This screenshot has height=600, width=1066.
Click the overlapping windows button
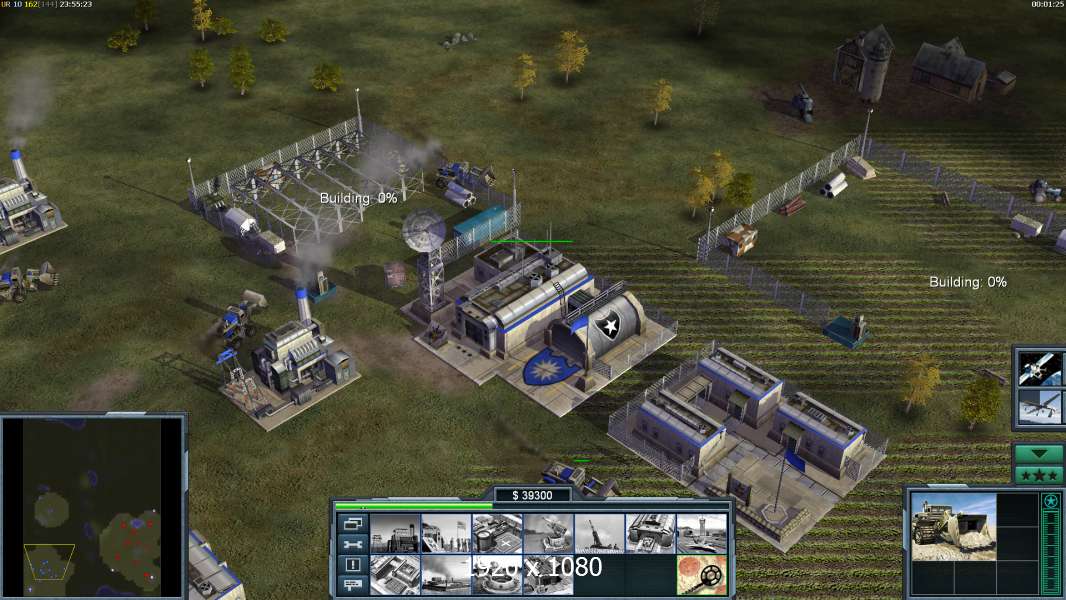(351, 523)
